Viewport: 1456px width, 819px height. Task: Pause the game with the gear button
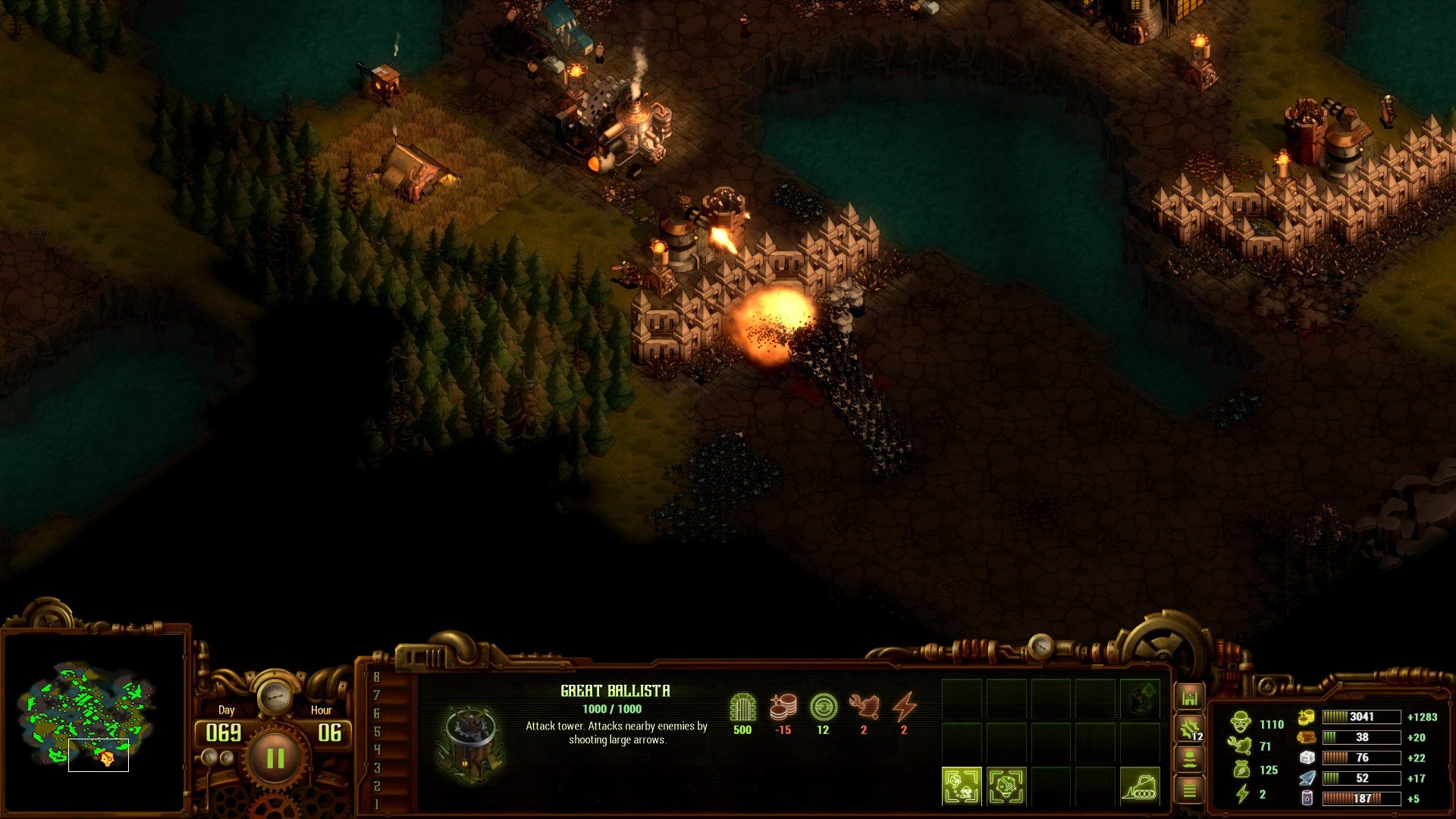(x=275, y=758)
